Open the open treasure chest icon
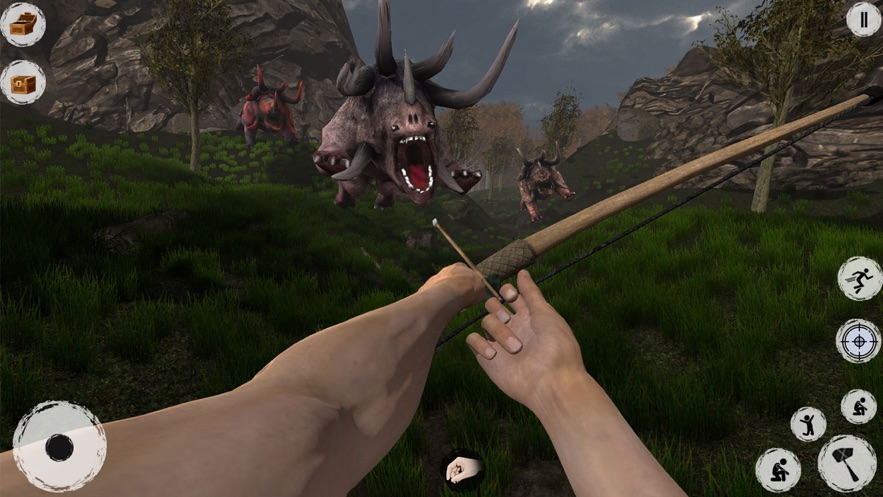The width and height of the screenshot is (883, 497). coord(23,24)
